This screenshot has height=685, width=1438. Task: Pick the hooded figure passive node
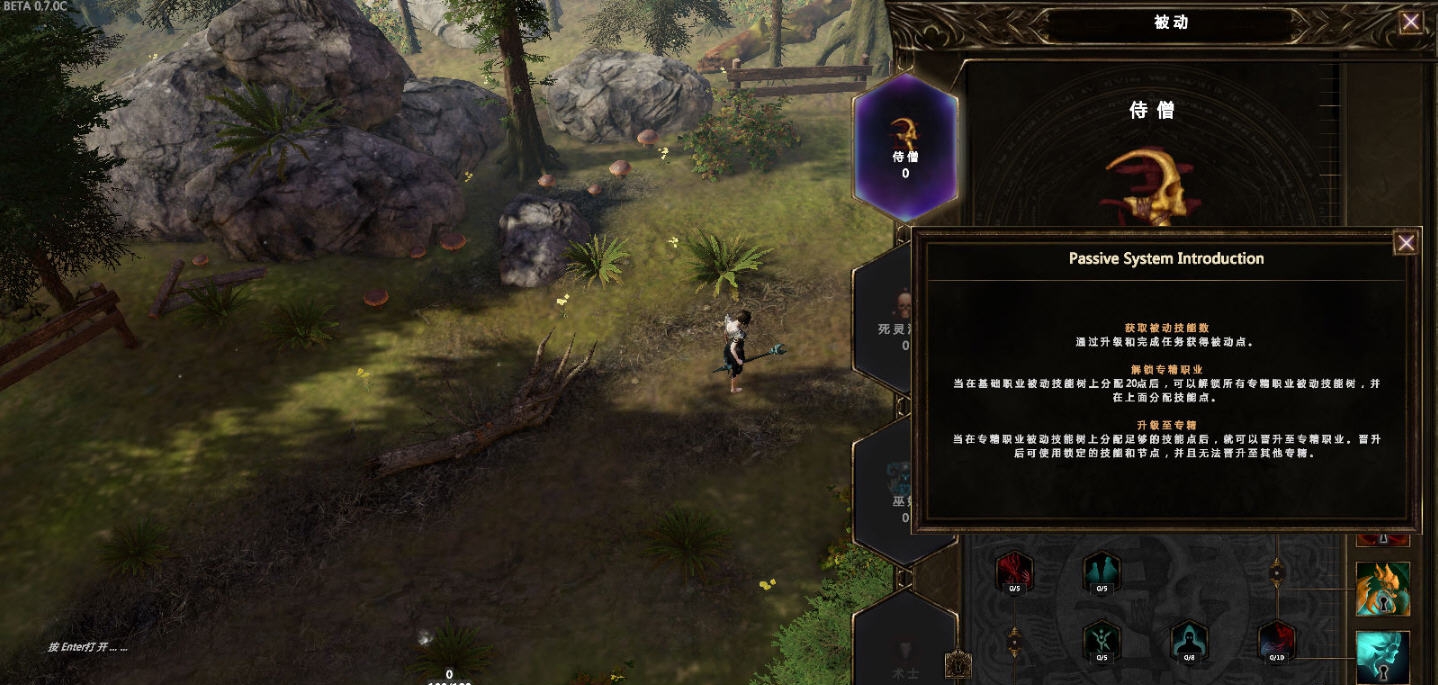(x=1188, y=641)
